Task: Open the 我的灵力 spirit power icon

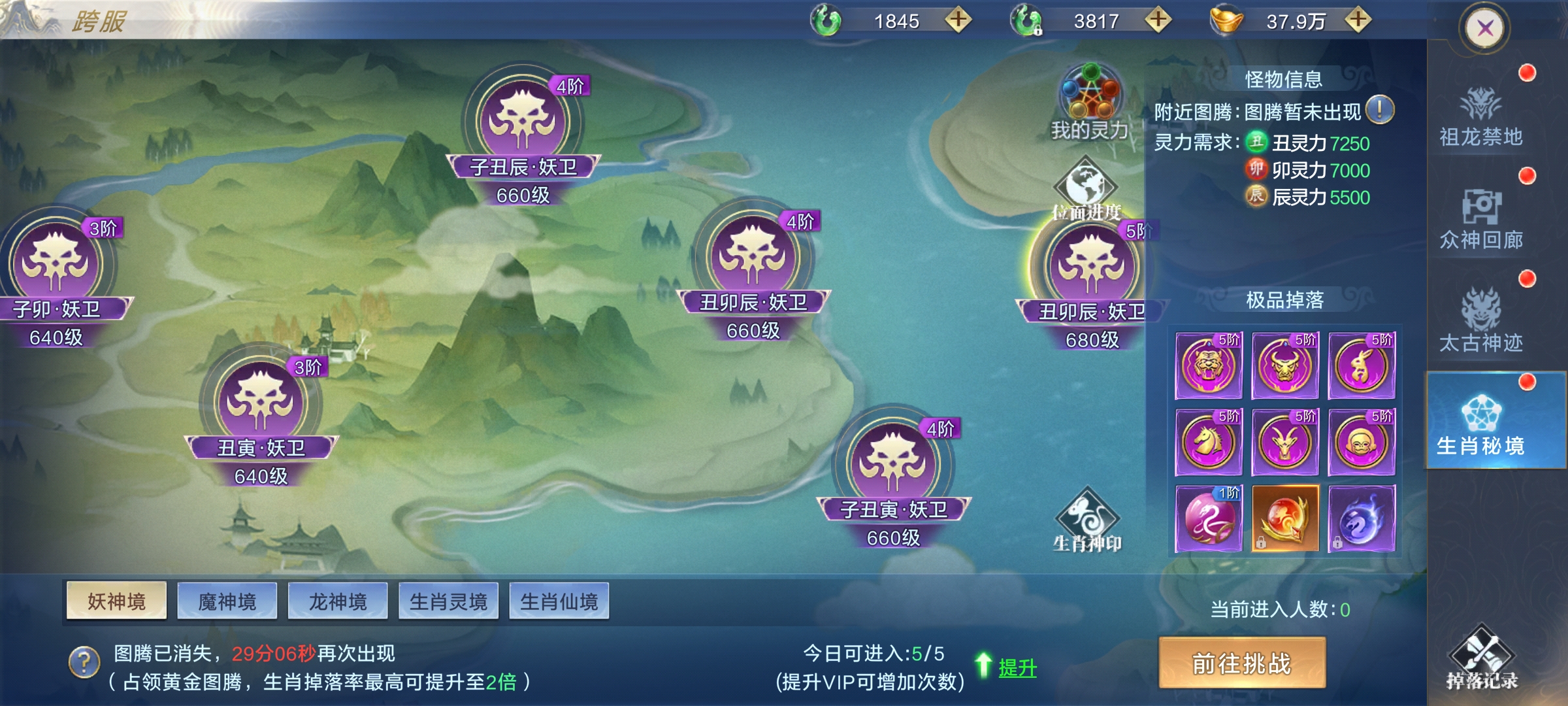Action: coord(1089,102)
